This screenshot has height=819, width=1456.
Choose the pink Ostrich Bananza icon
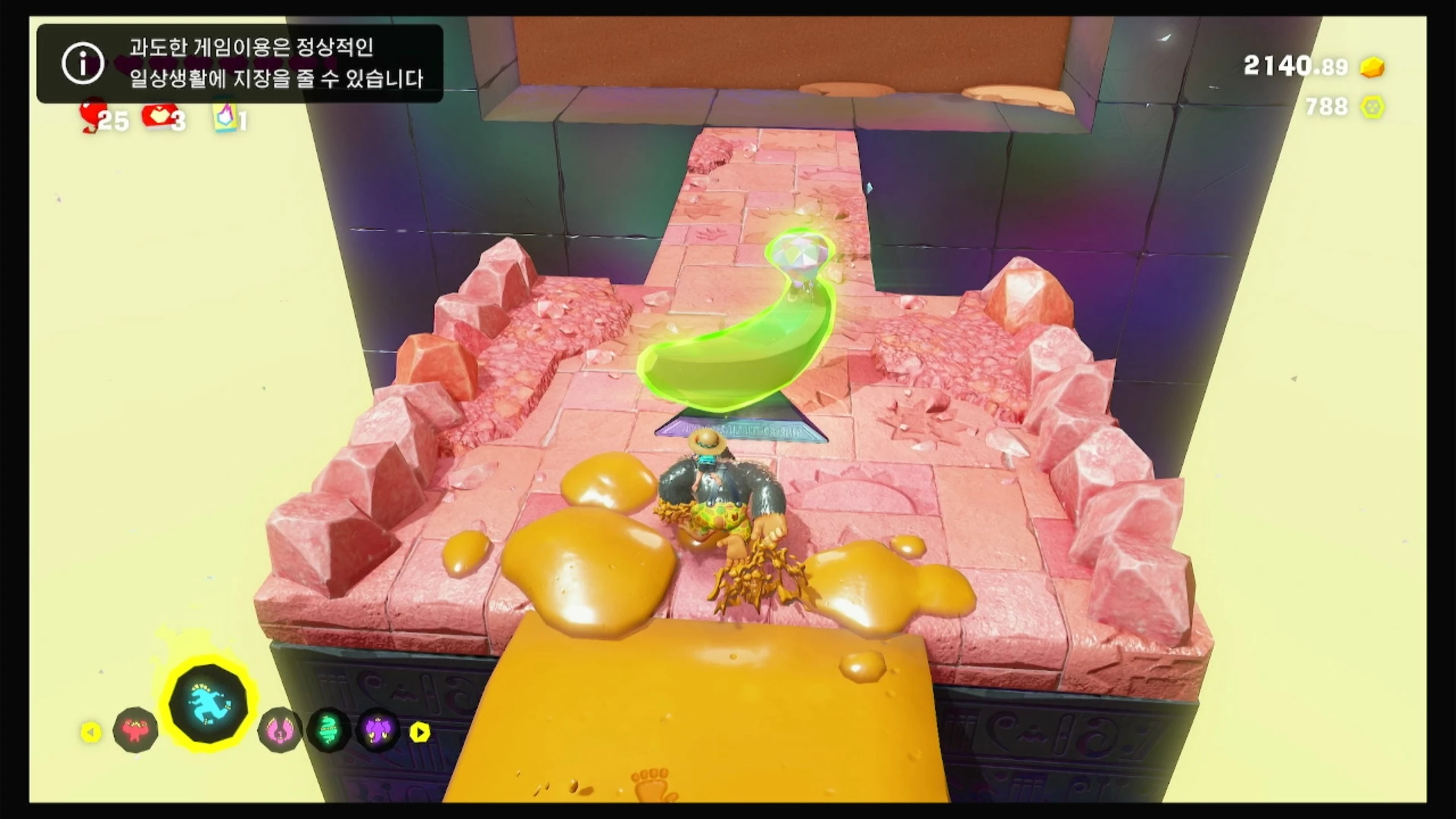click(x=280, y=730)
